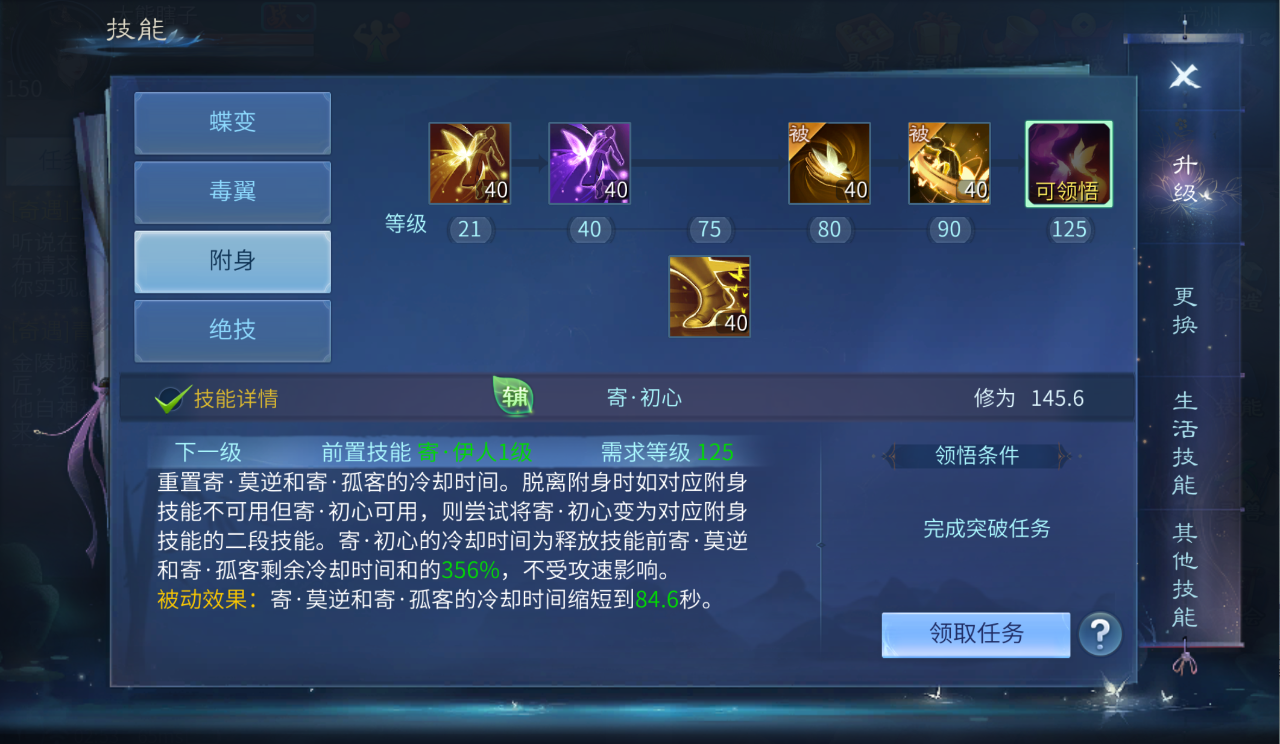Click the level 125 badge on the skill track
Viewport: 1280px width, 744px height.
[x=1068, y=229]
